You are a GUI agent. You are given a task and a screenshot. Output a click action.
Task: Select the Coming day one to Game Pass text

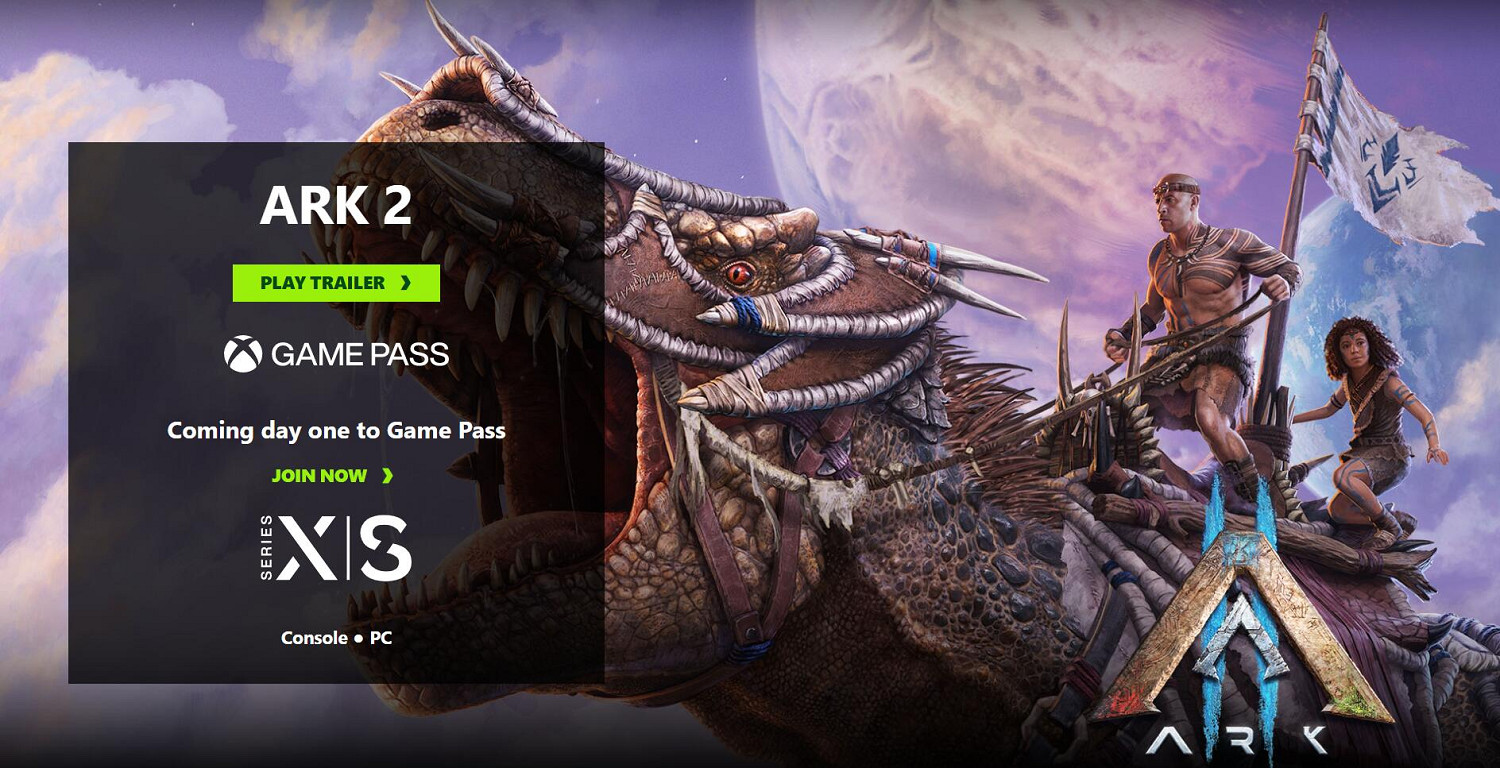click(x=336, y=431)
